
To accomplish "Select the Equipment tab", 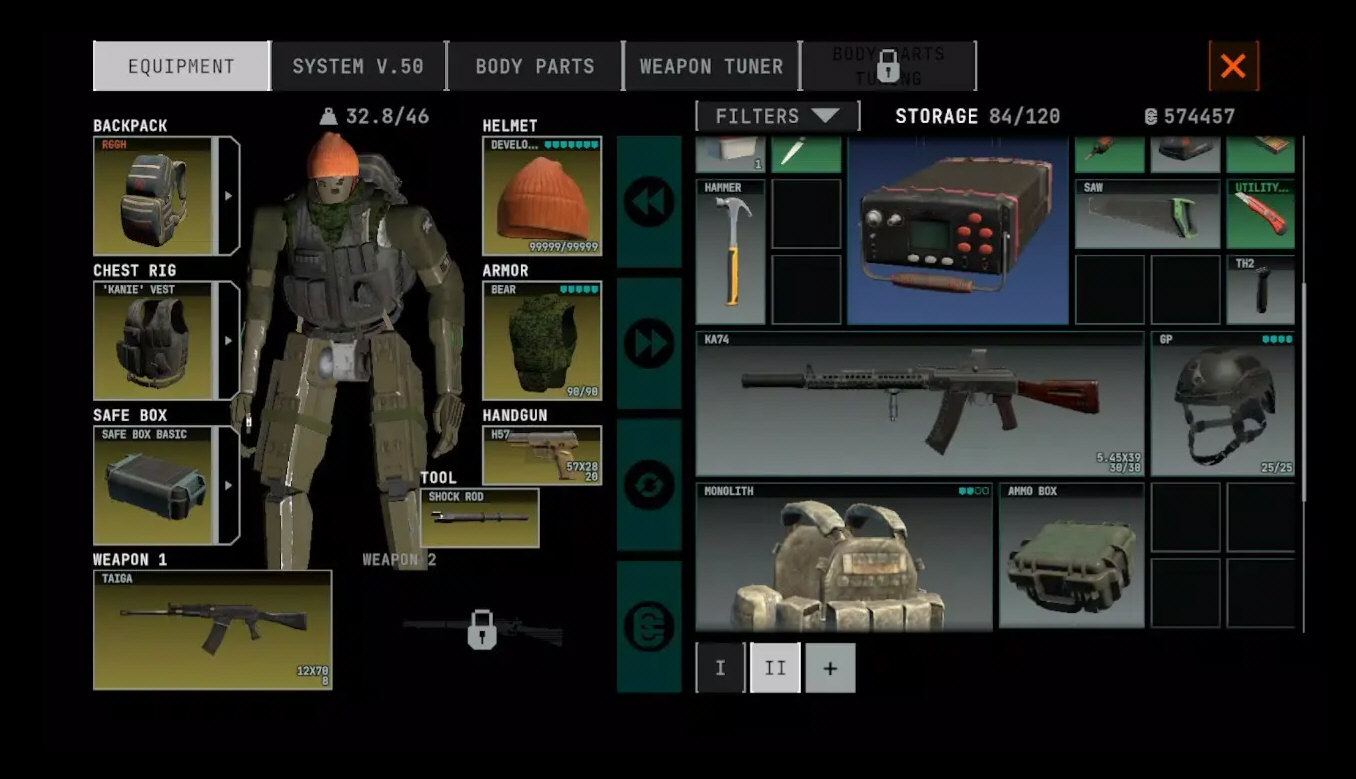I will click(x=181, y=67).
